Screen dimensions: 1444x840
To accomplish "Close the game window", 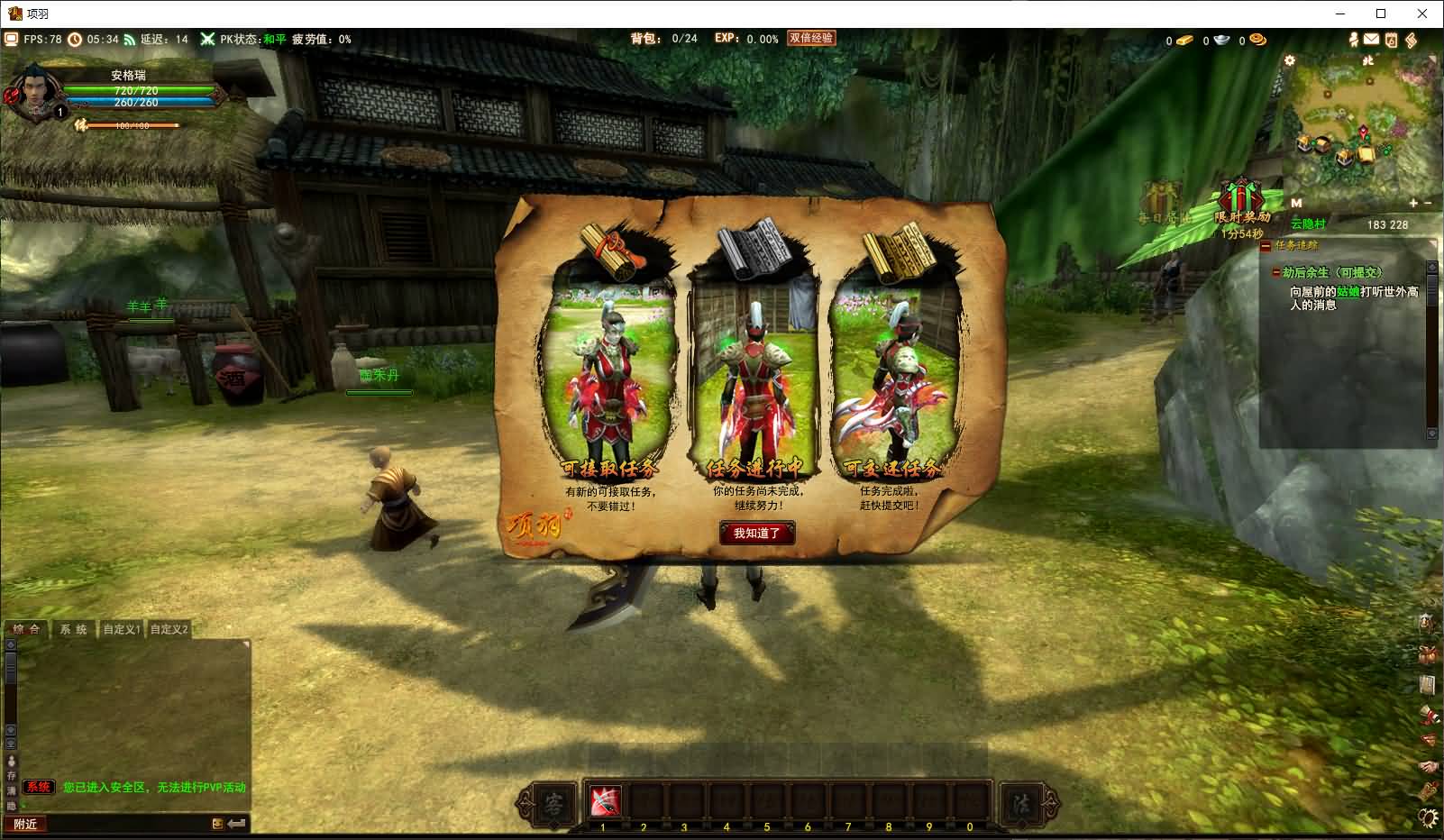I will (x=1422, y=14).
